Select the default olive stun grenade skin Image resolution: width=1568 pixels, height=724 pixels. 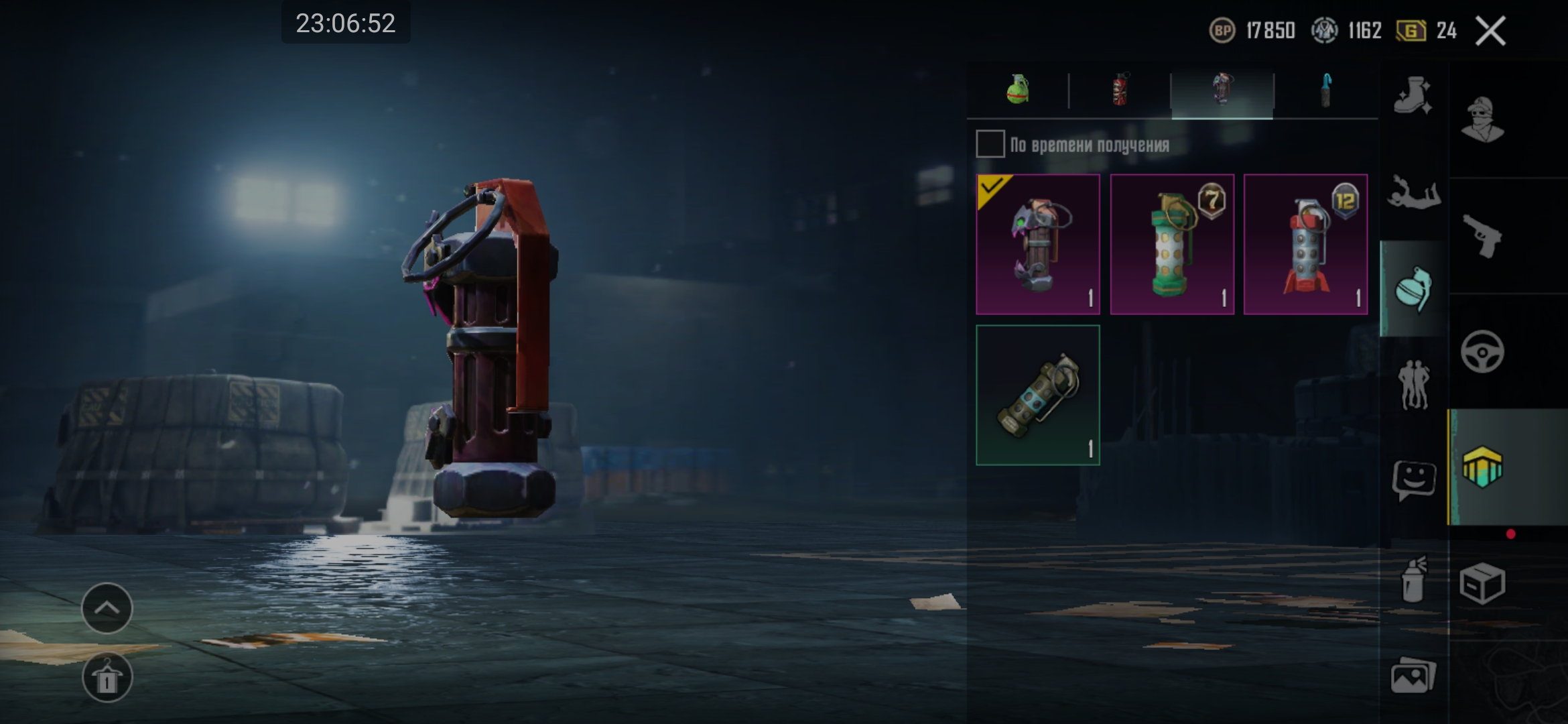1038,396
